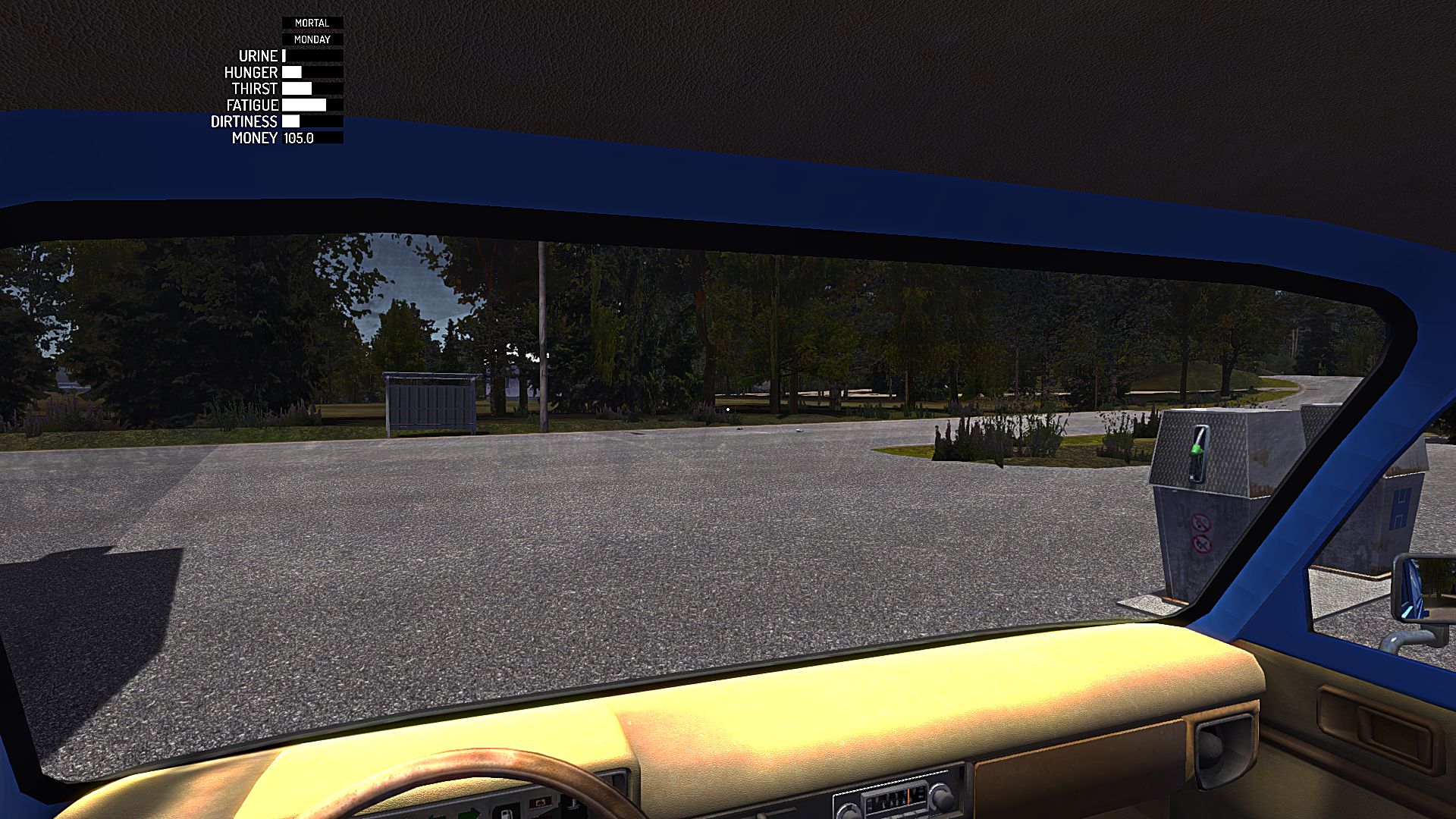
Task: Click the upper prohibition sticker on the bottle bin
Action: pos(1203,521)
